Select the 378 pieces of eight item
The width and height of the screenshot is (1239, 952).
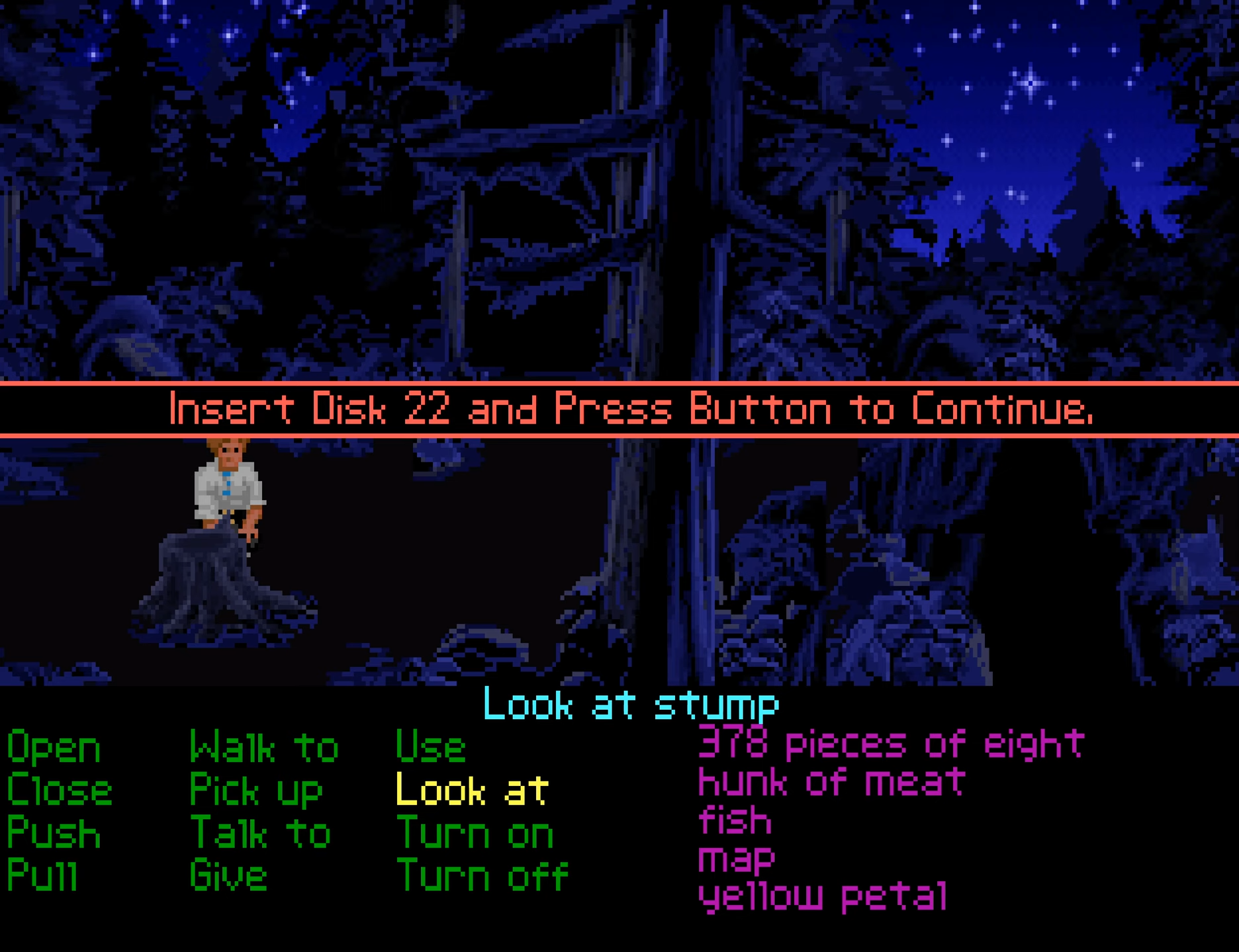coord(891,744)
